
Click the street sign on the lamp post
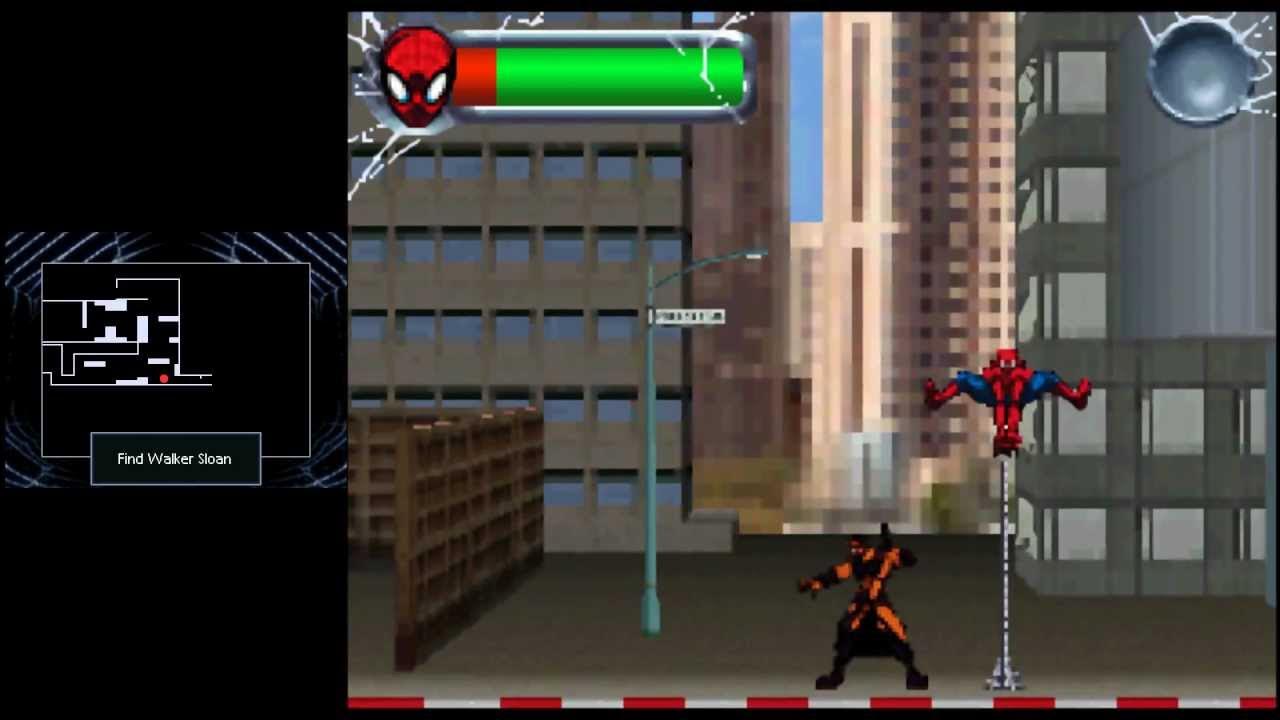click(x=690, y=315)
